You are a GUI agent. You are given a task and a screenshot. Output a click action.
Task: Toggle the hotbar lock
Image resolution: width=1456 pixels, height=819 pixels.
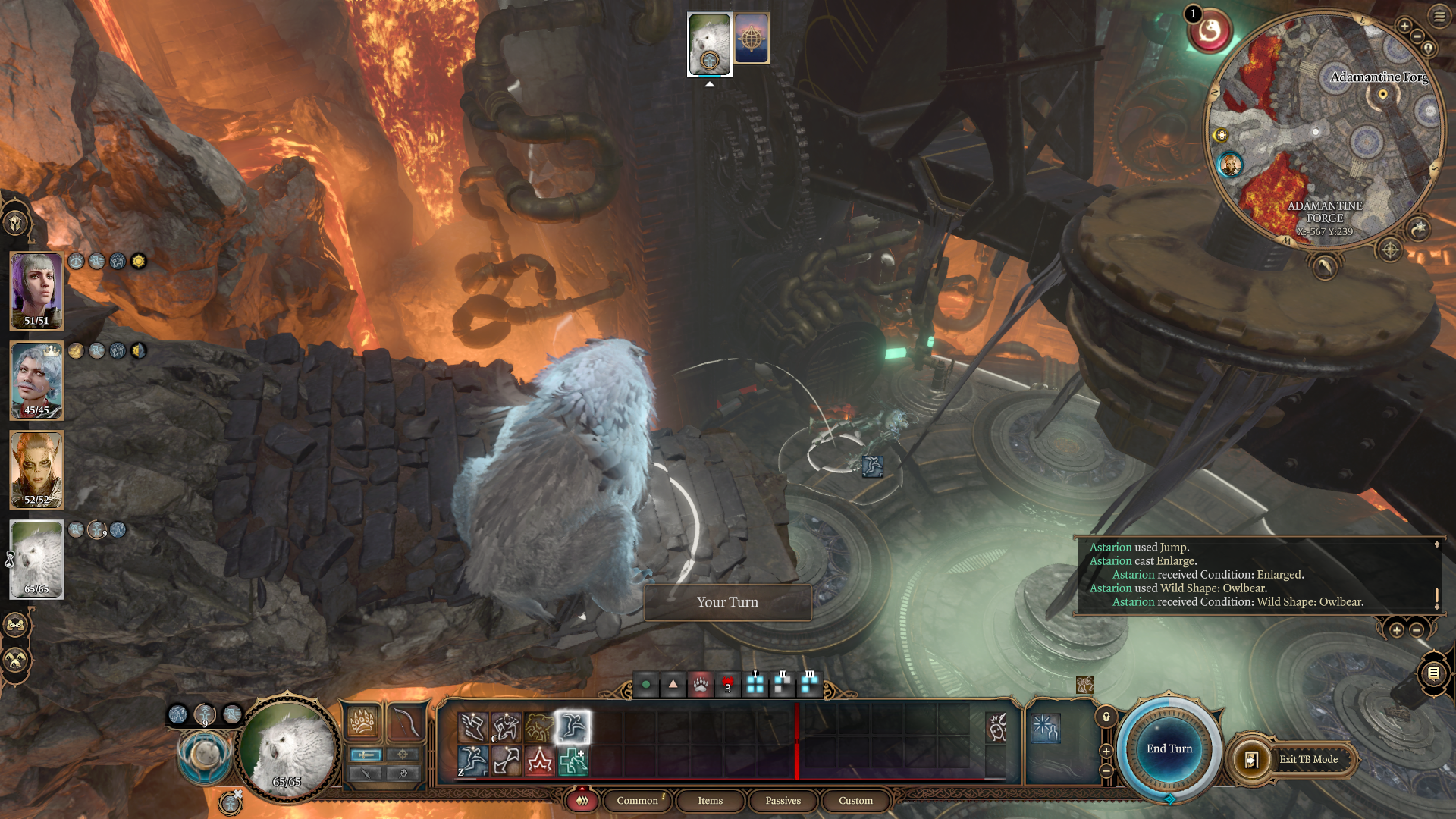coord(1106,717)
